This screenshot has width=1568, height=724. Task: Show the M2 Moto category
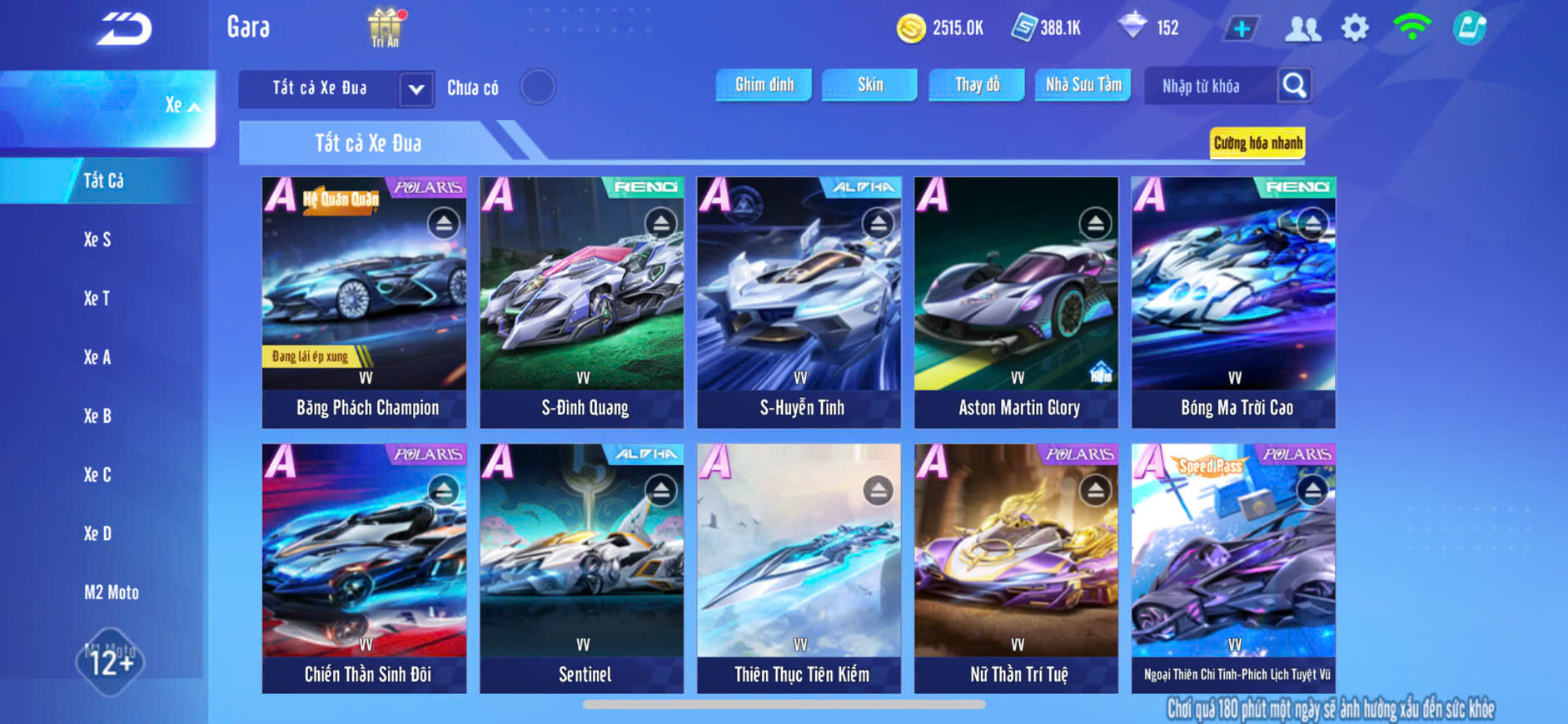[x=111, y=593]
